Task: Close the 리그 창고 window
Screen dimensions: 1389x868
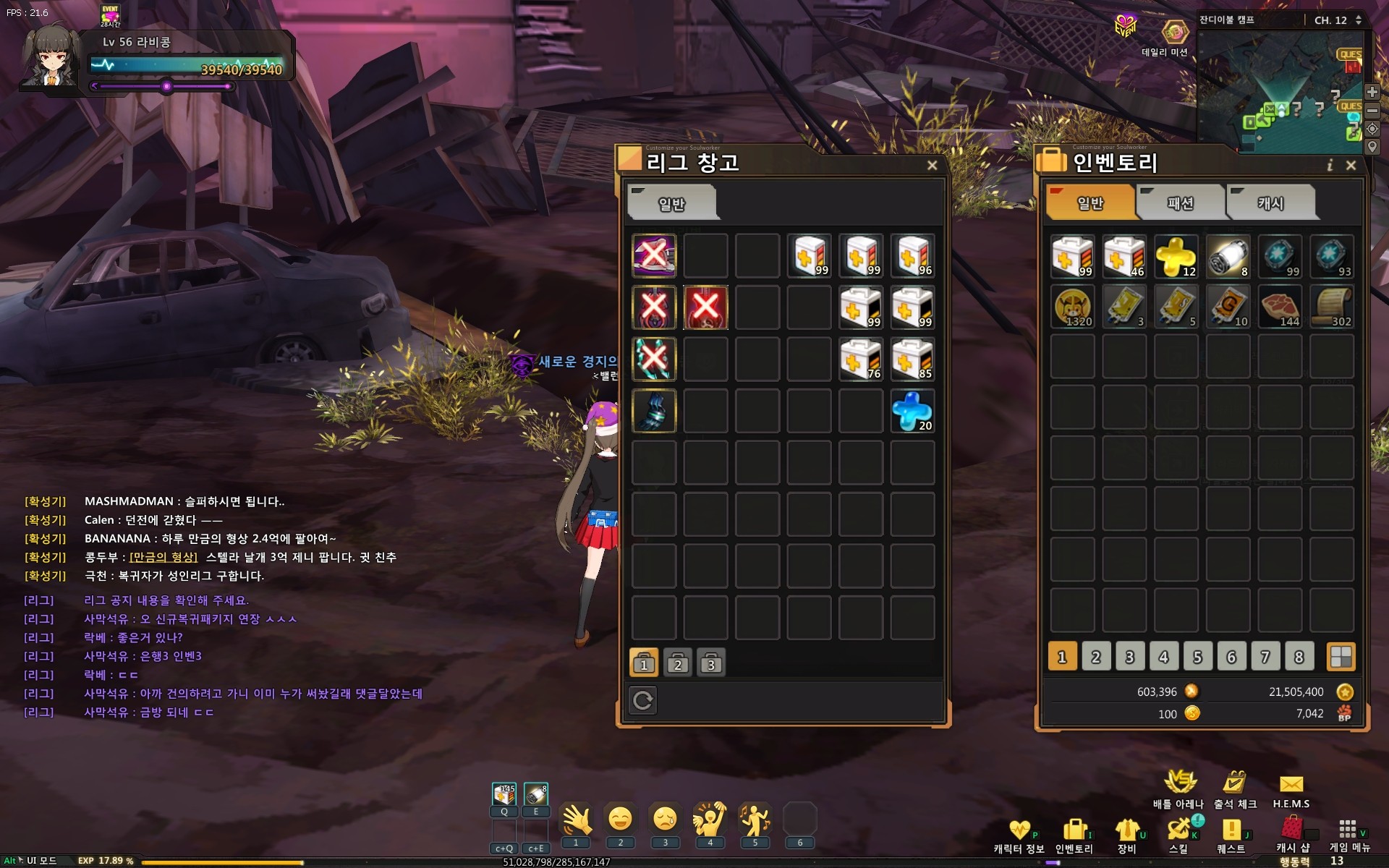Action: 932,166
